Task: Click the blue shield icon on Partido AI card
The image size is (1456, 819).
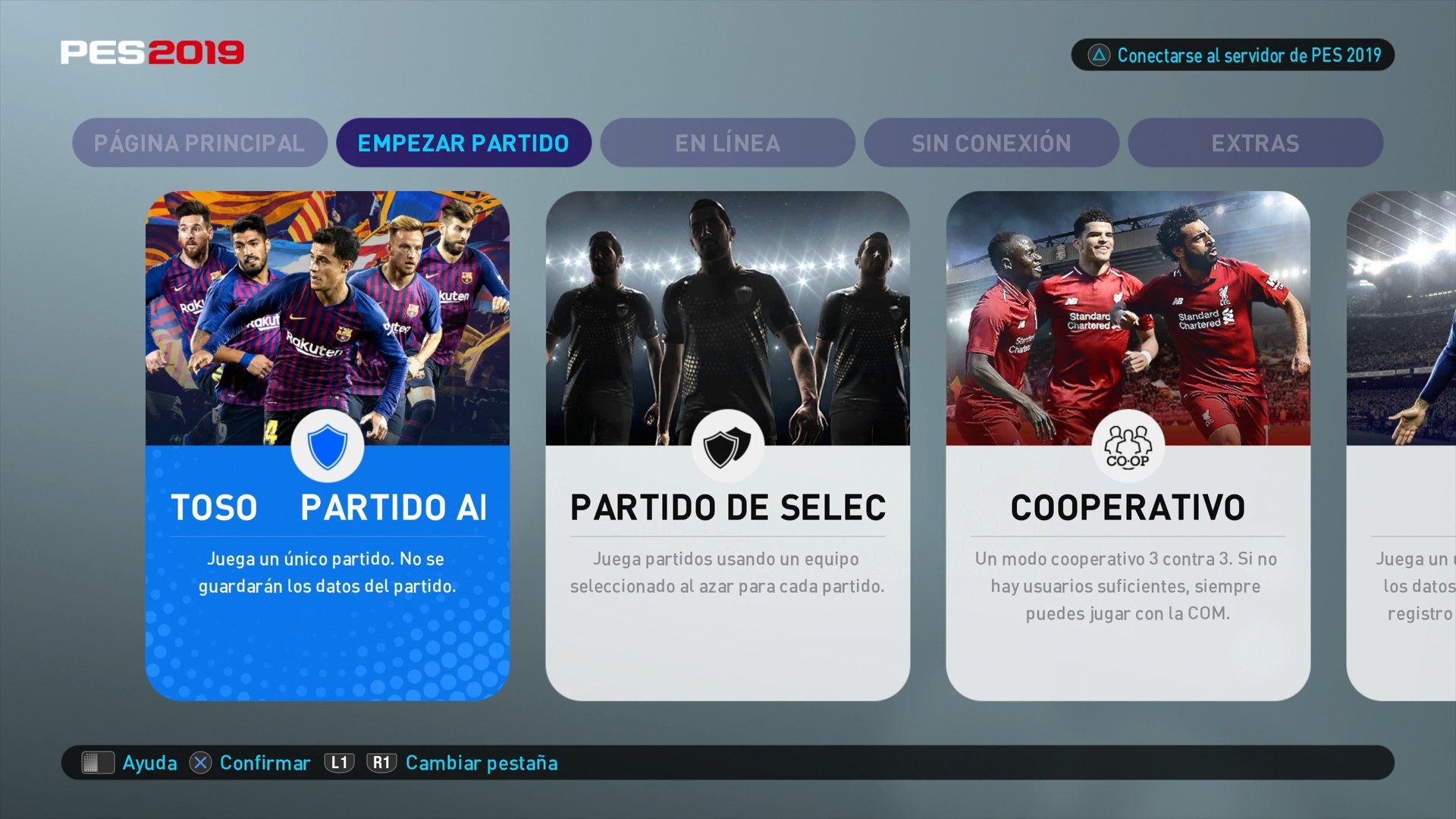Action: pyautogui.click(x=328, y=446)
